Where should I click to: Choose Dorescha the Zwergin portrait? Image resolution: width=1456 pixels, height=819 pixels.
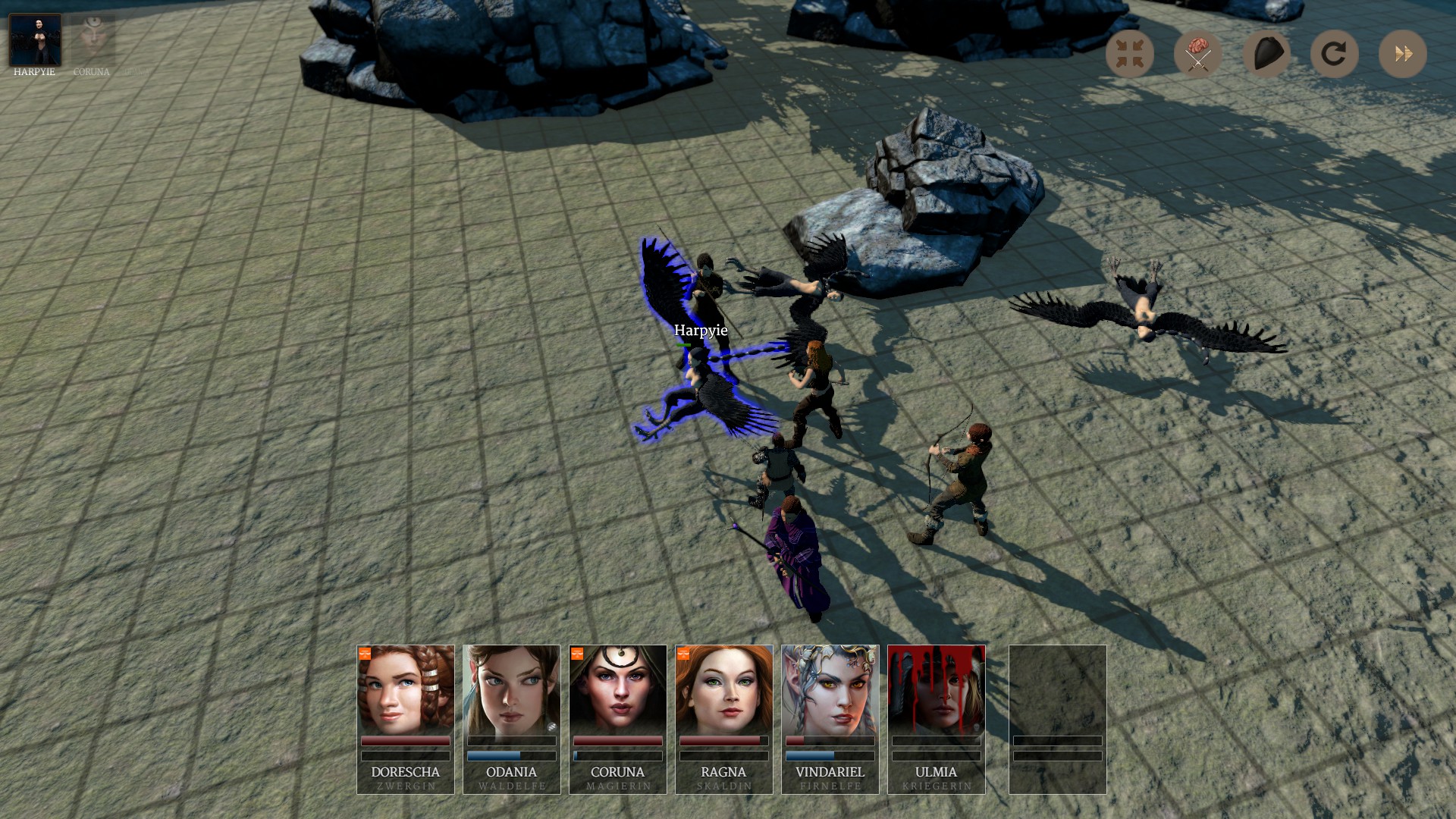coord(406,690)
